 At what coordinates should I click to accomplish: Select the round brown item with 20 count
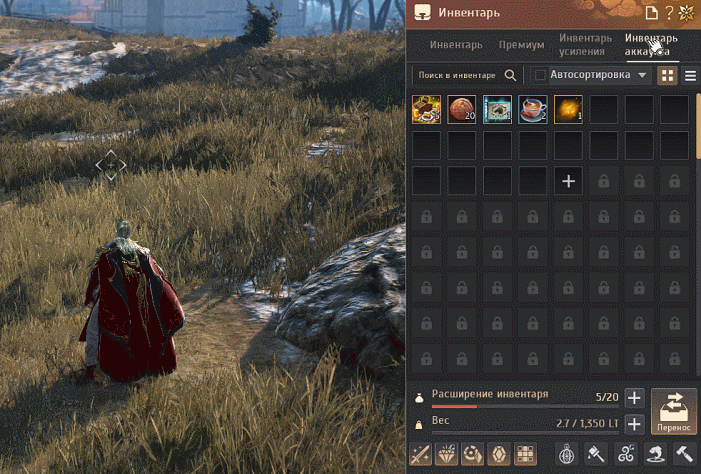pyautogui.click(x=462, y=109)
